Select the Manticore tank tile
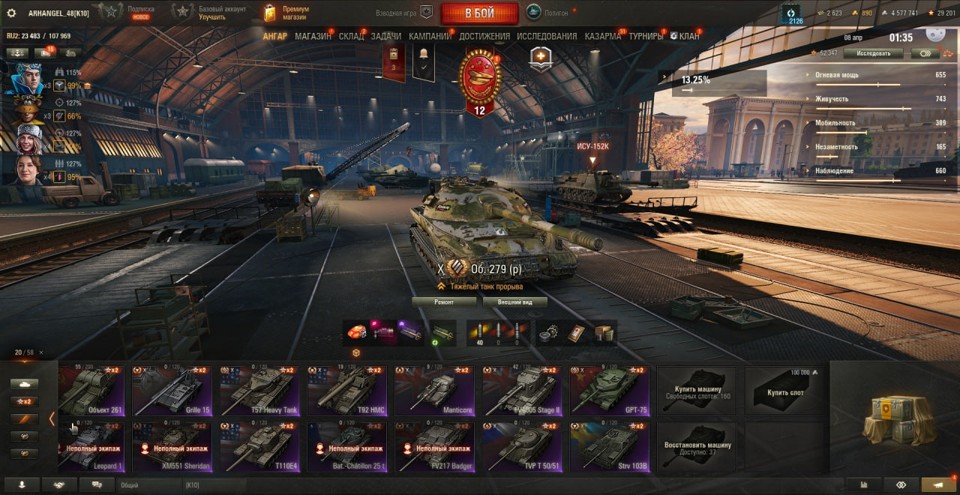Screen dimensions: 960x495 (434, 391)
